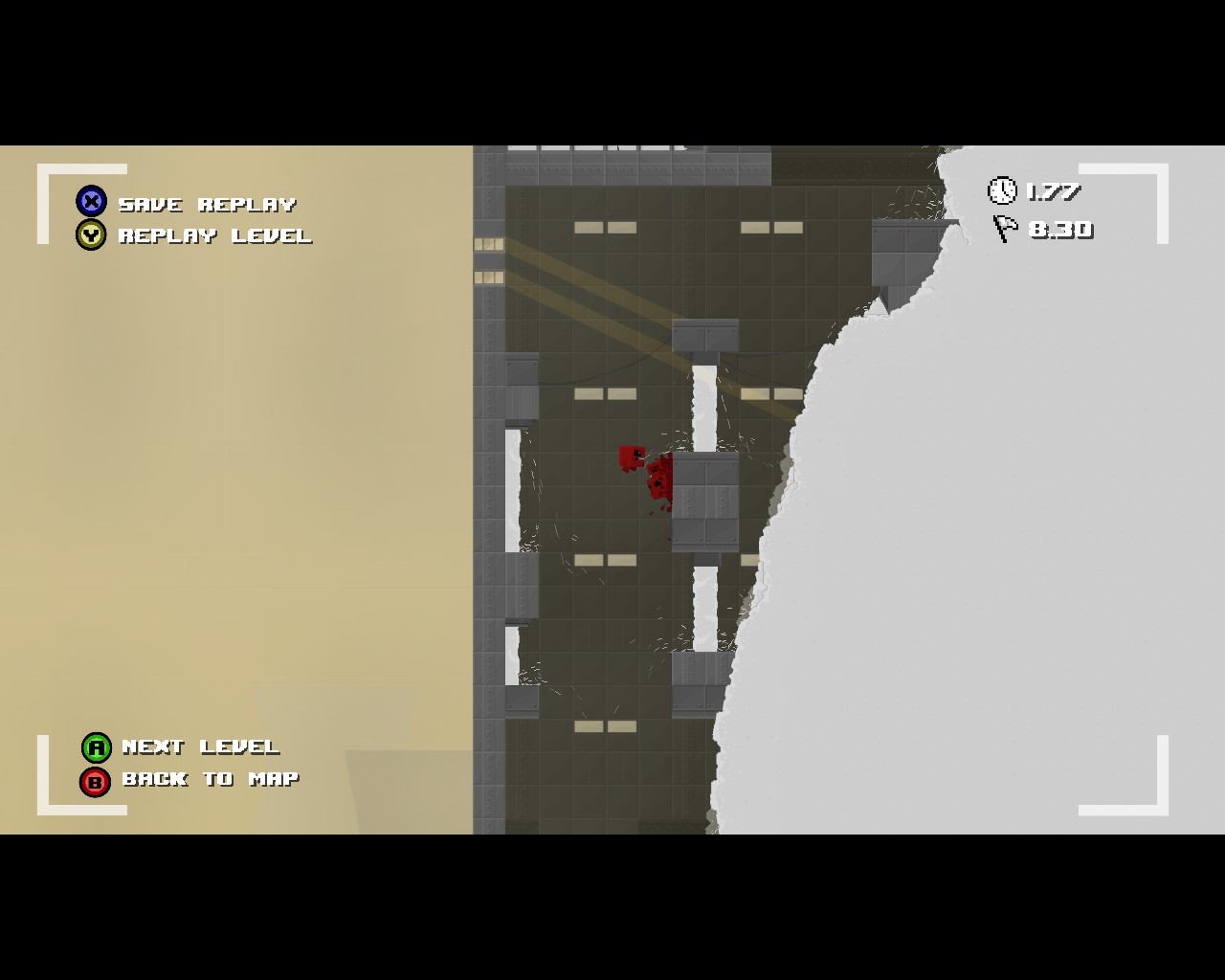Click the flag icon beside the 8.30 score

pyautogui.click(x=1003, y=230)
